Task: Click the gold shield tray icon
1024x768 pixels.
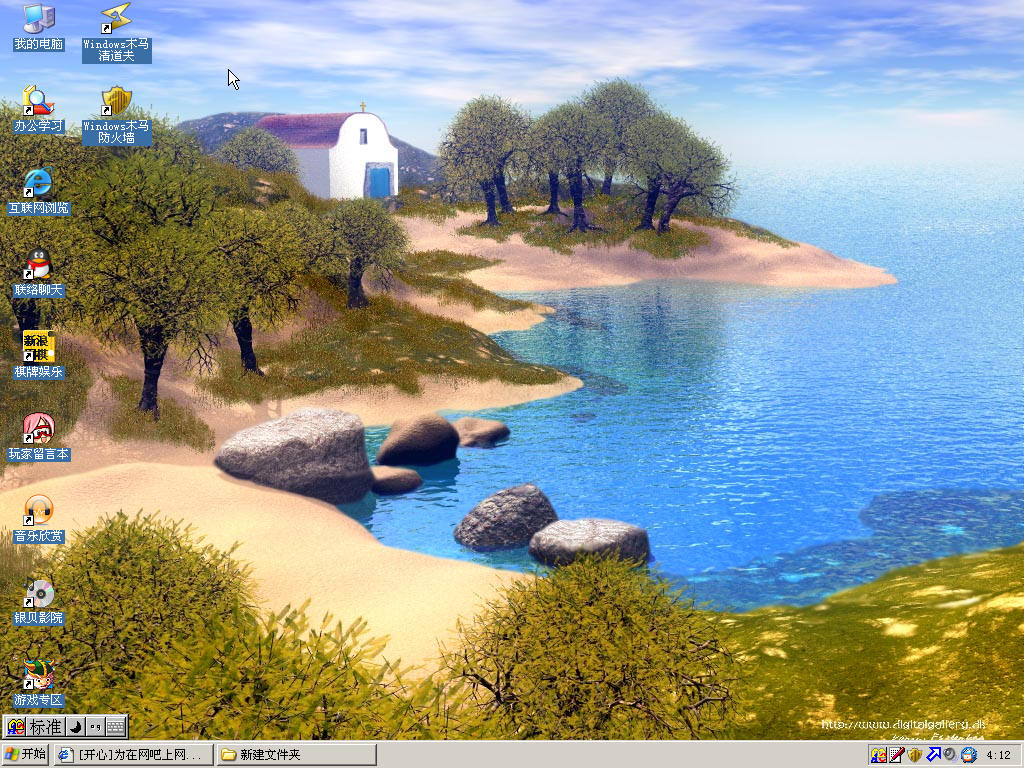Action: coord(914,755)
